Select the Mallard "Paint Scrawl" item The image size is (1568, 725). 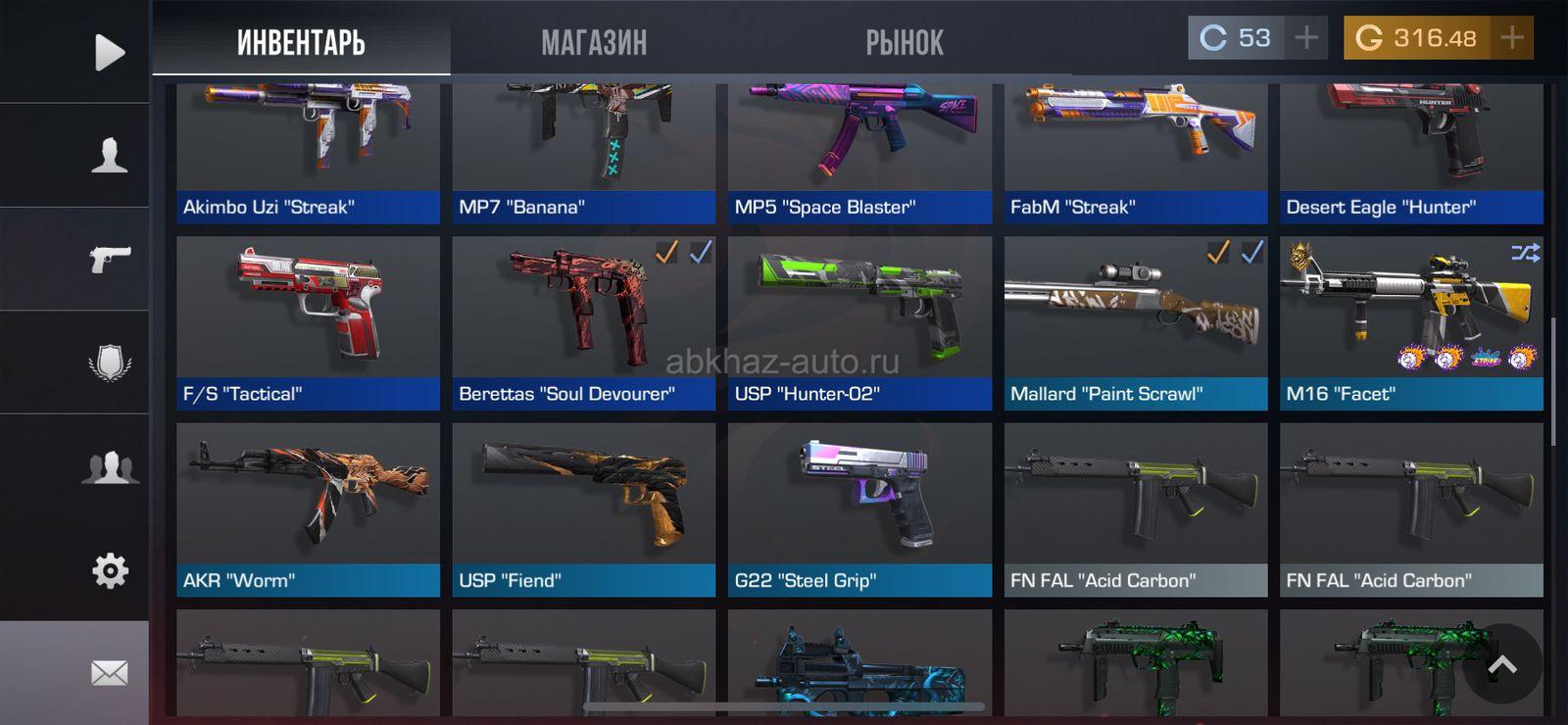[x=1135, y=323]
